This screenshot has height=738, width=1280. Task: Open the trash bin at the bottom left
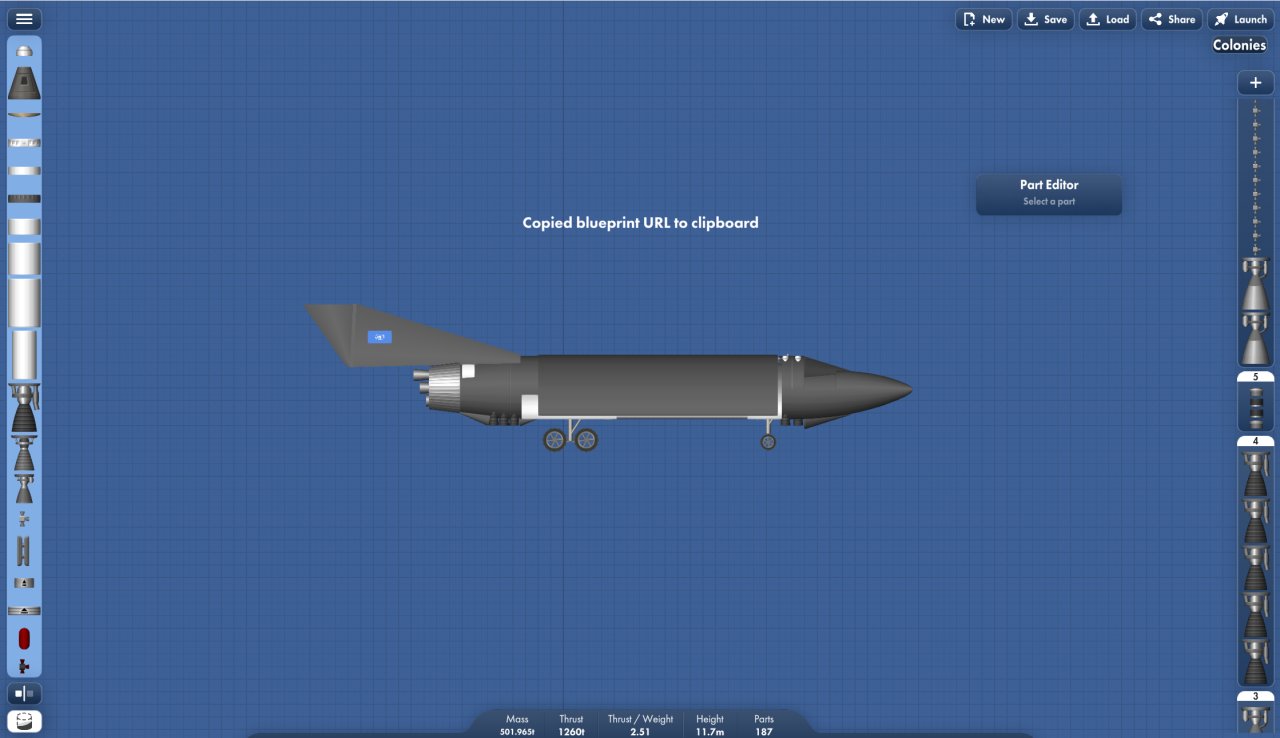(24, 720)
